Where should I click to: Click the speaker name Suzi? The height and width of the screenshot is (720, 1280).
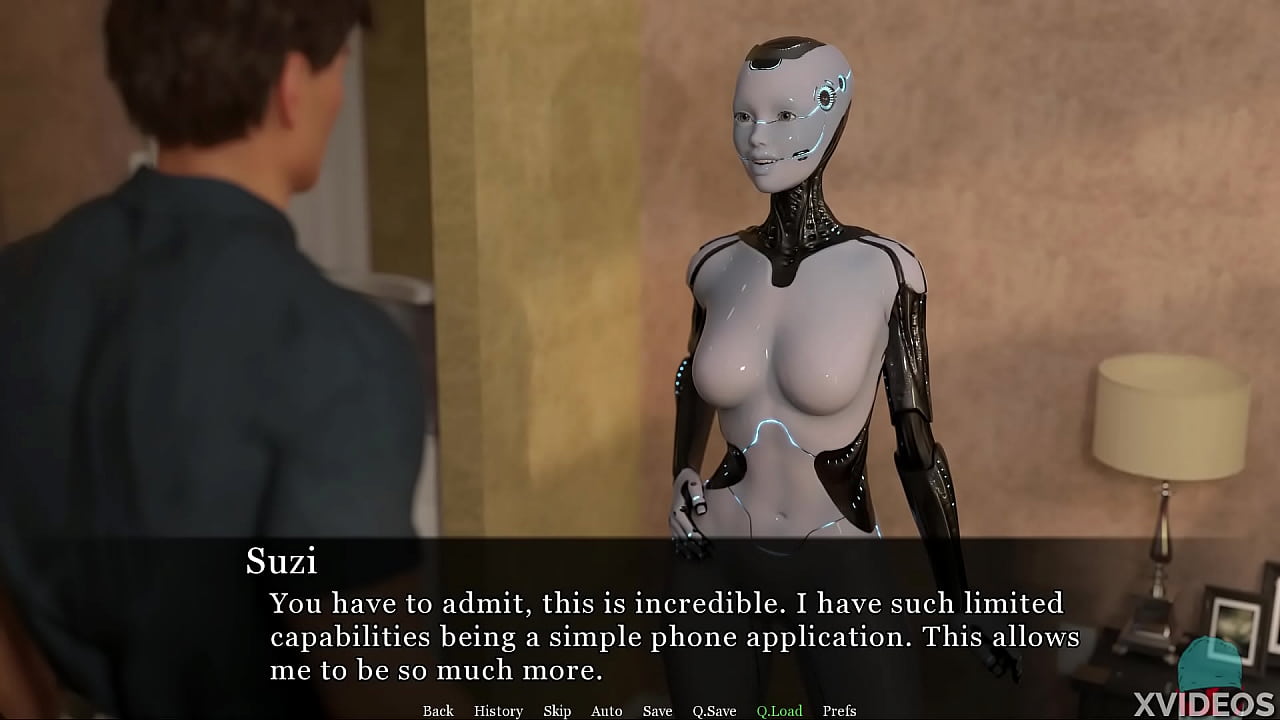coord(283,562)
